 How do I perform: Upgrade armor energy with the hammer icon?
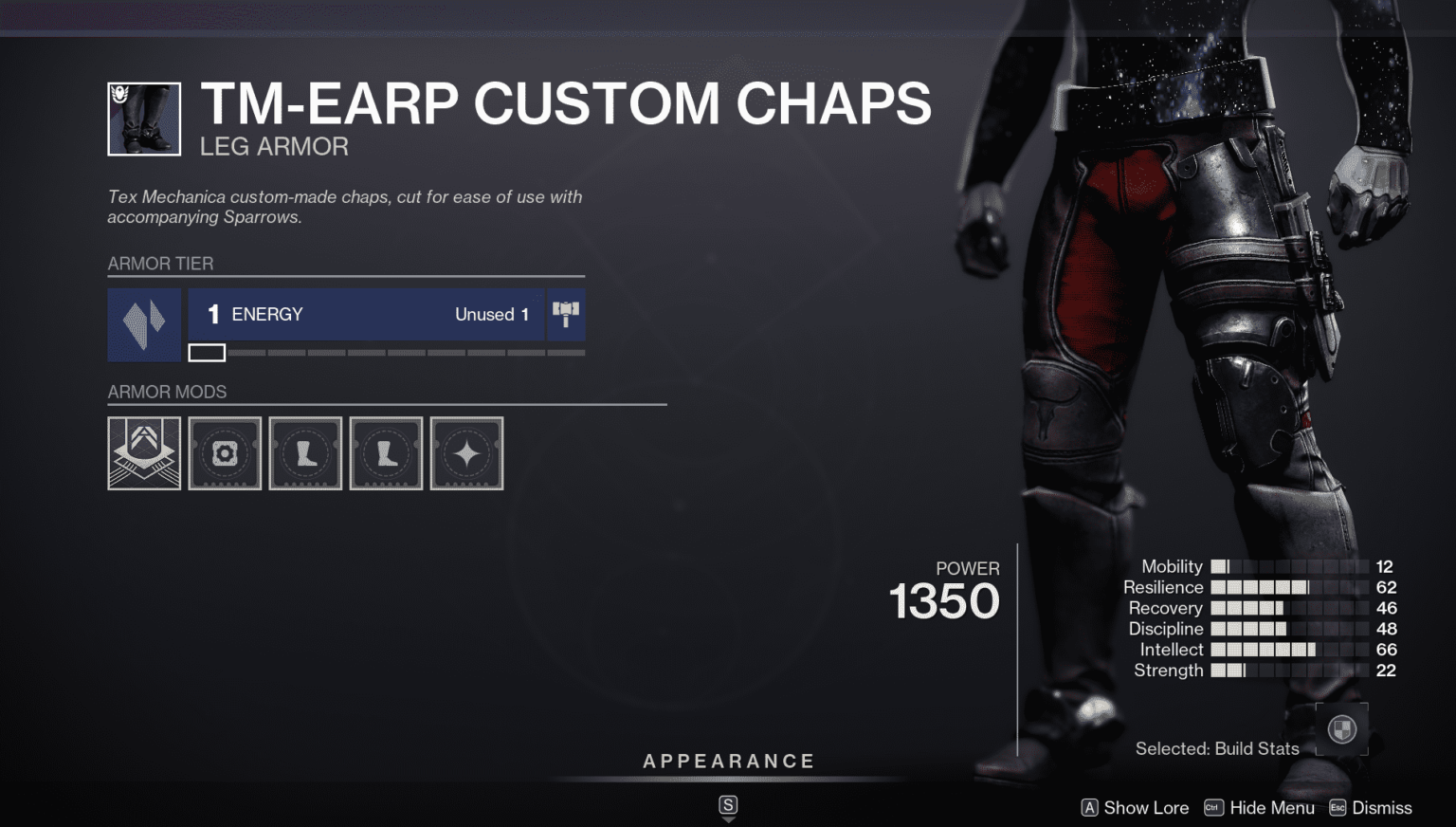point(566,315)
